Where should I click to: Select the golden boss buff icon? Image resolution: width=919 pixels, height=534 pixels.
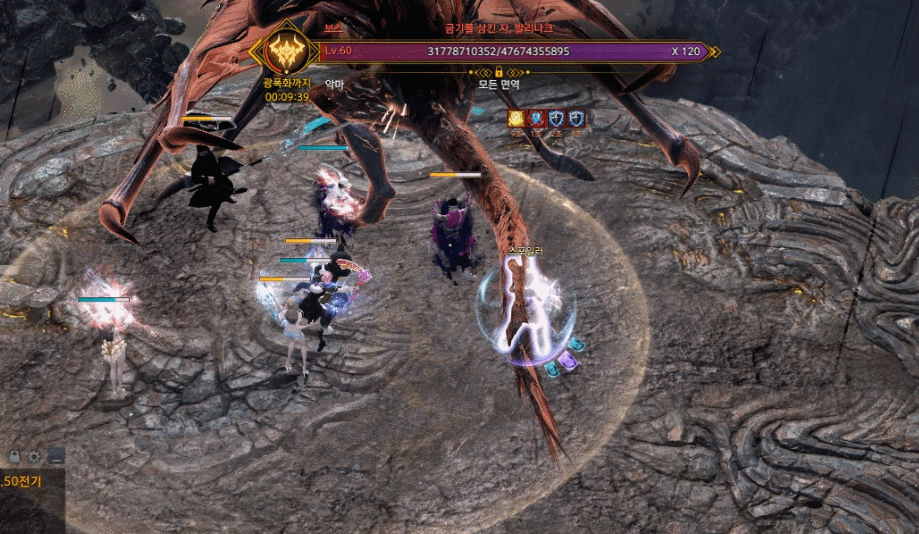[x=516, y=118]
